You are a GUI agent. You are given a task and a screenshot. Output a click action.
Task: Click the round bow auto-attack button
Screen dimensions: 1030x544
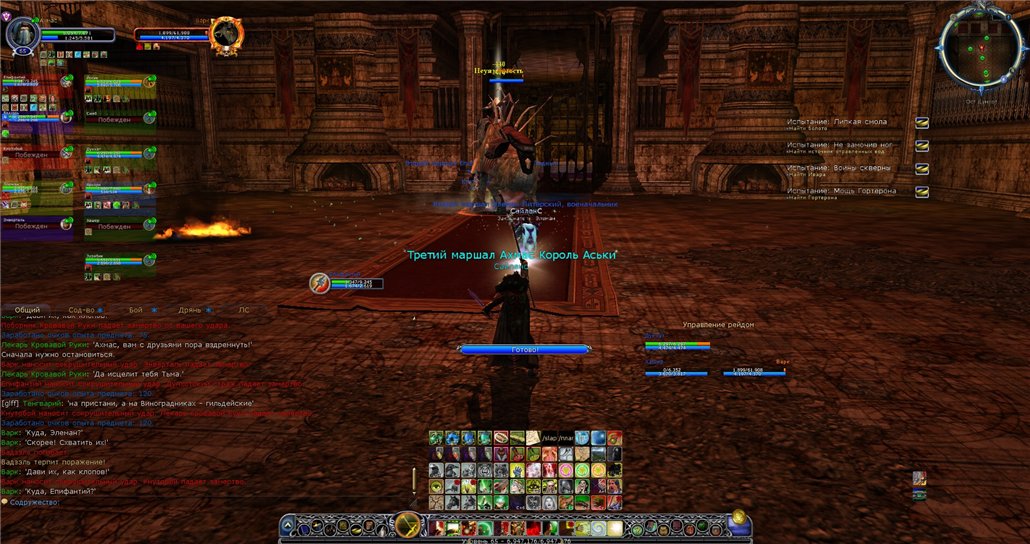coord(407,525)
